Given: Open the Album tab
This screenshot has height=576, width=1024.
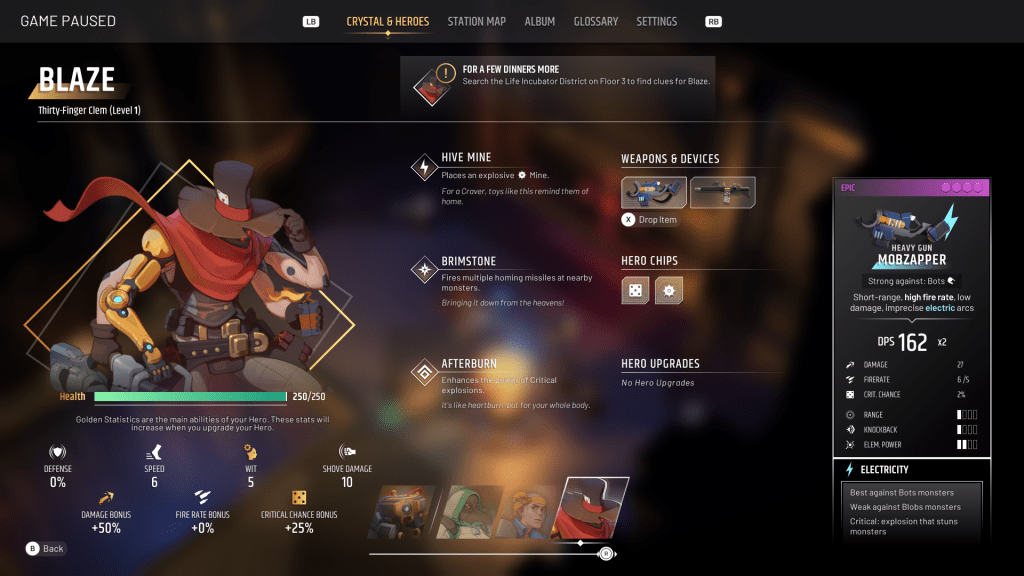Looking at the screenshot, I should tap(539, 21).
